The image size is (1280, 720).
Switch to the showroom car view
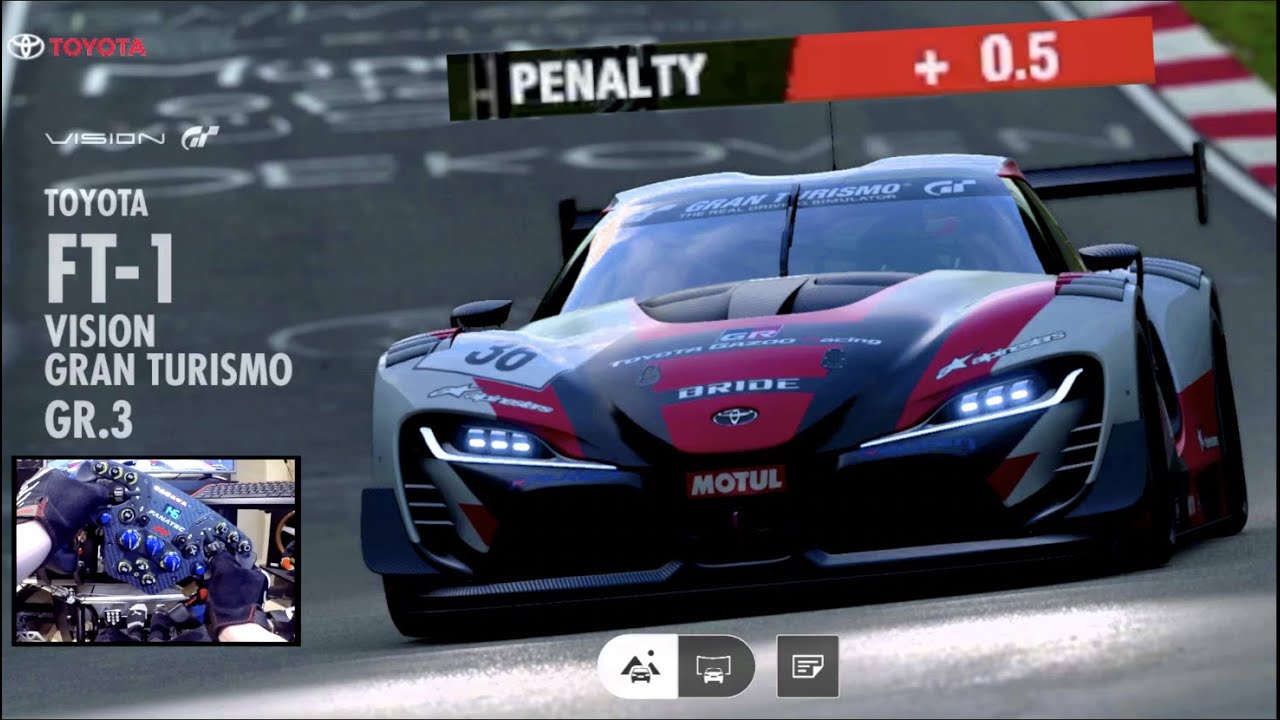[x=714, y=666]
